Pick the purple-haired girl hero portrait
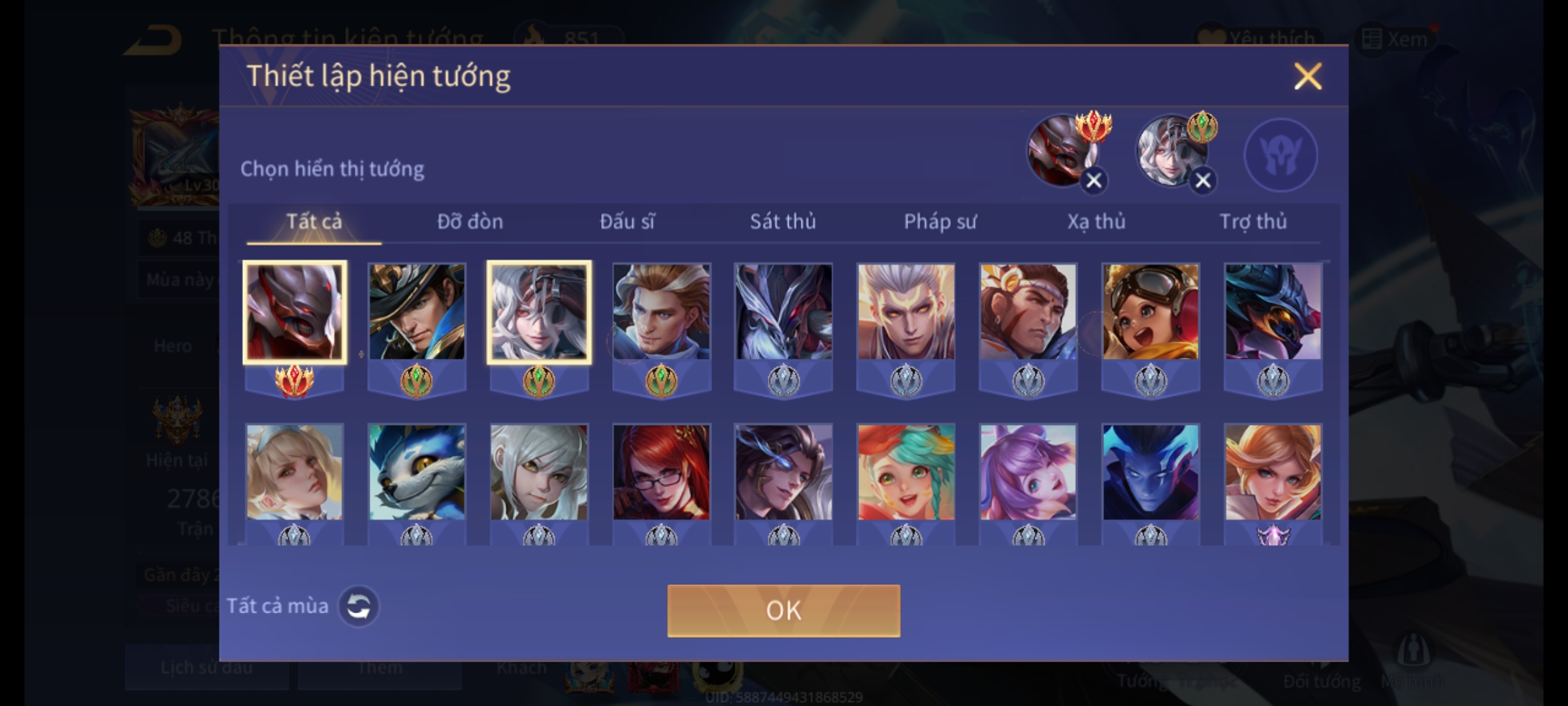 1028,472
